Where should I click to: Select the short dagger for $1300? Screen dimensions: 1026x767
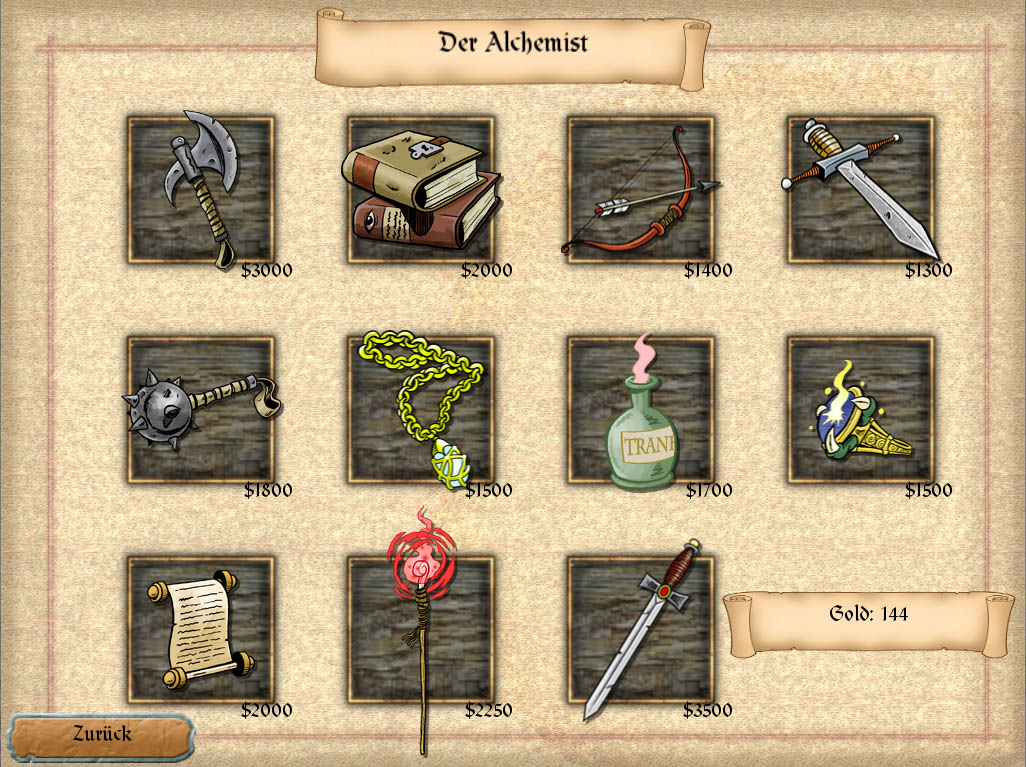[x=861, y=190]
